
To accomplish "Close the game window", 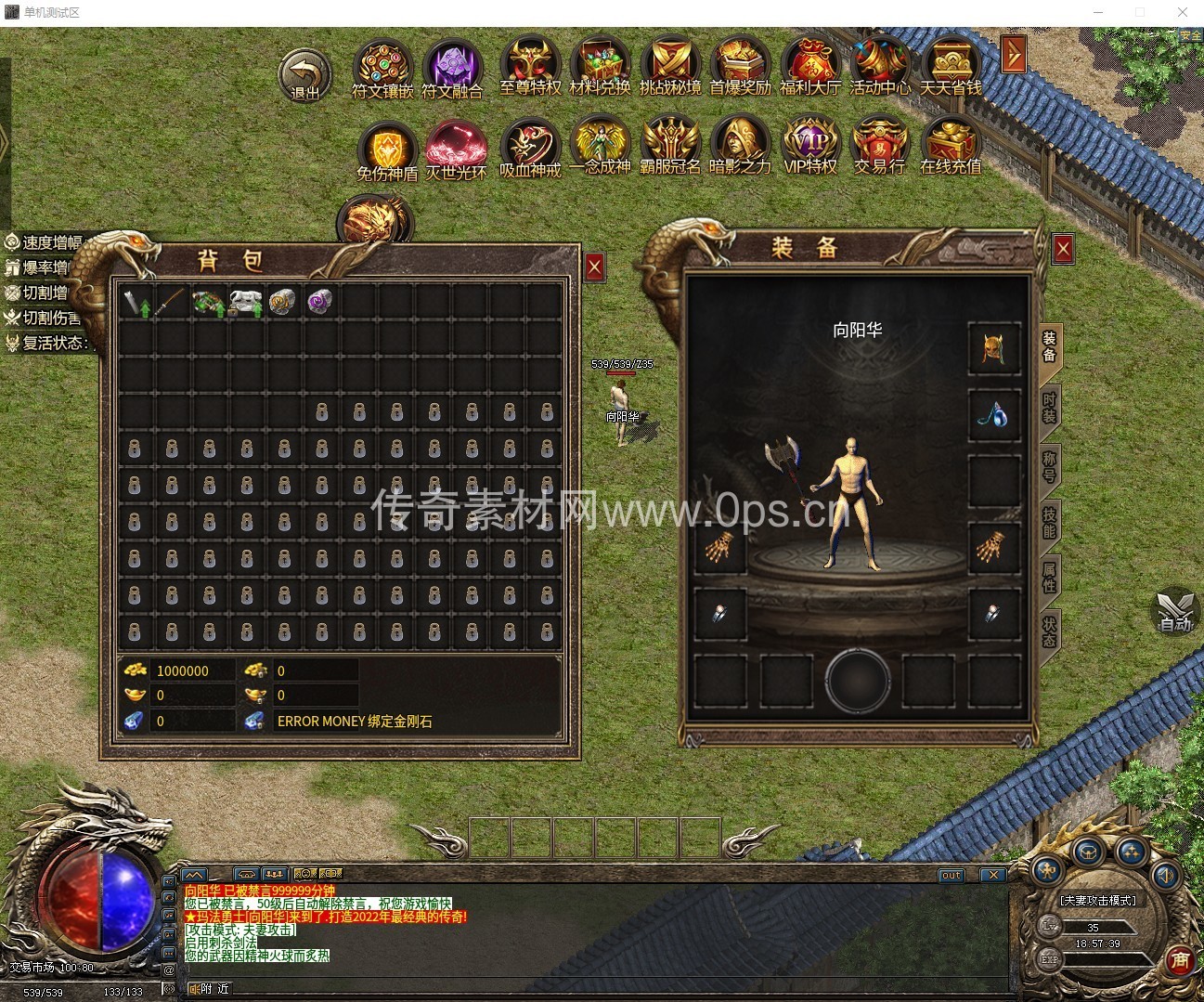I will coord(1183,12).
